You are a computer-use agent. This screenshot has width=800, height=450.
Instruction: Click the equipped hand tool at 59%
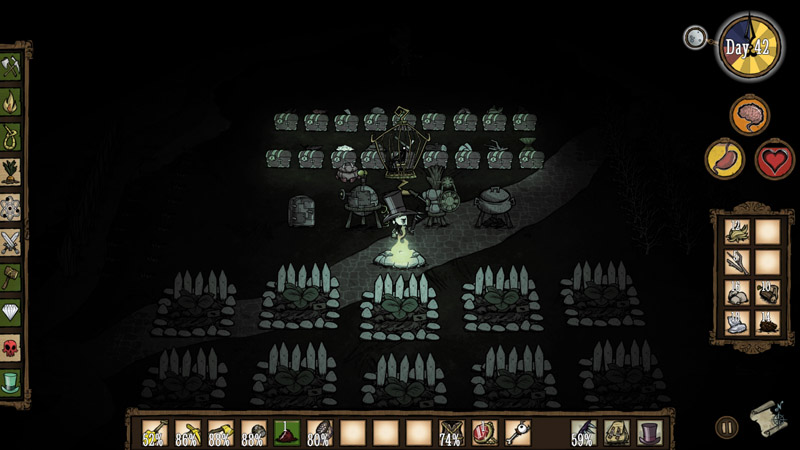583,432
